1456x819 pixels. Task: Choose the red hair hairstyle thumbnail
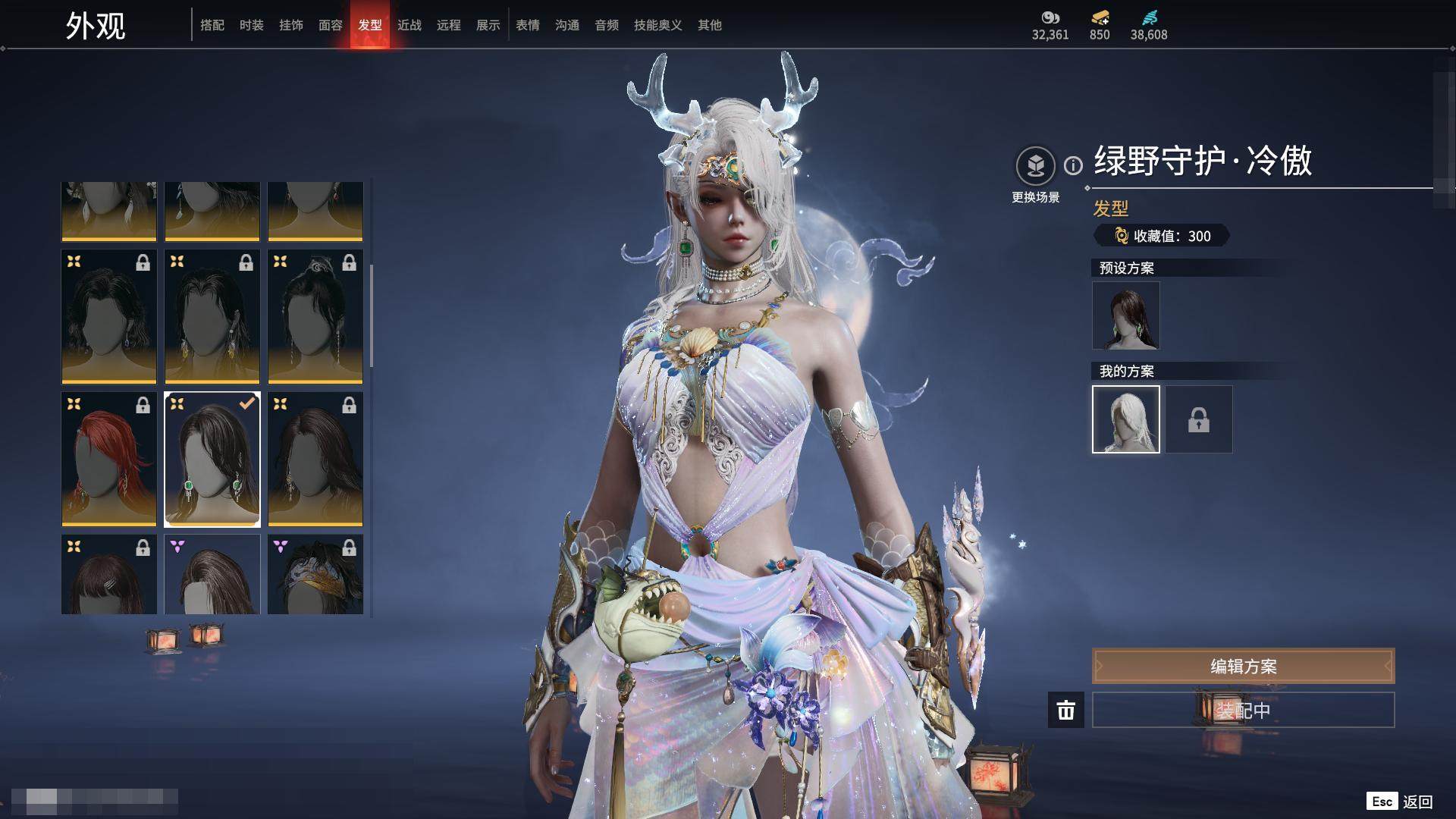click(x=109, y=459)
